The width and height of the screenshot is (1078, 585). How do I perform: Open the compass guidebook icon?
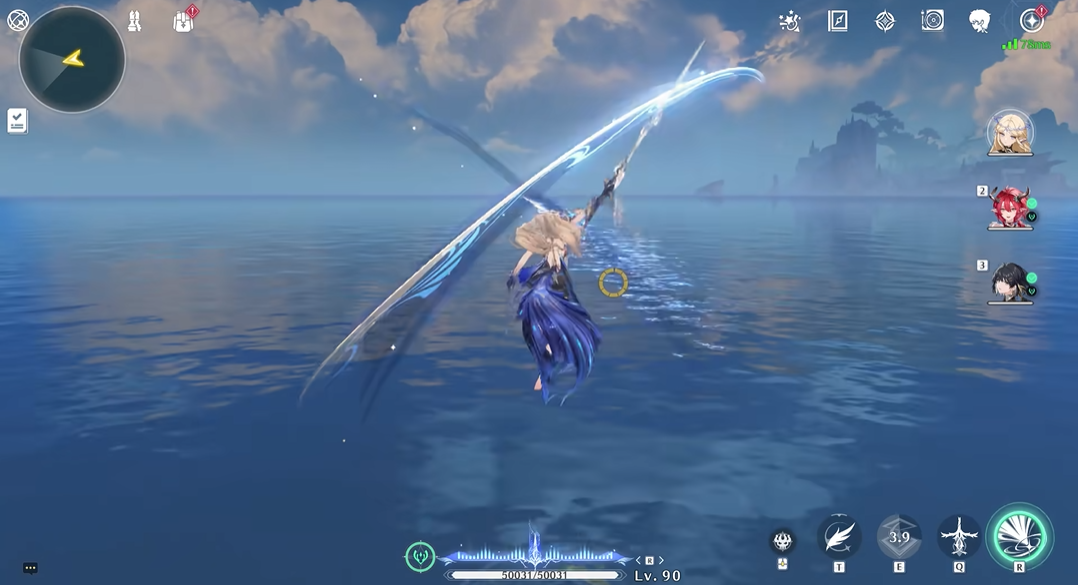pos(838,21)
